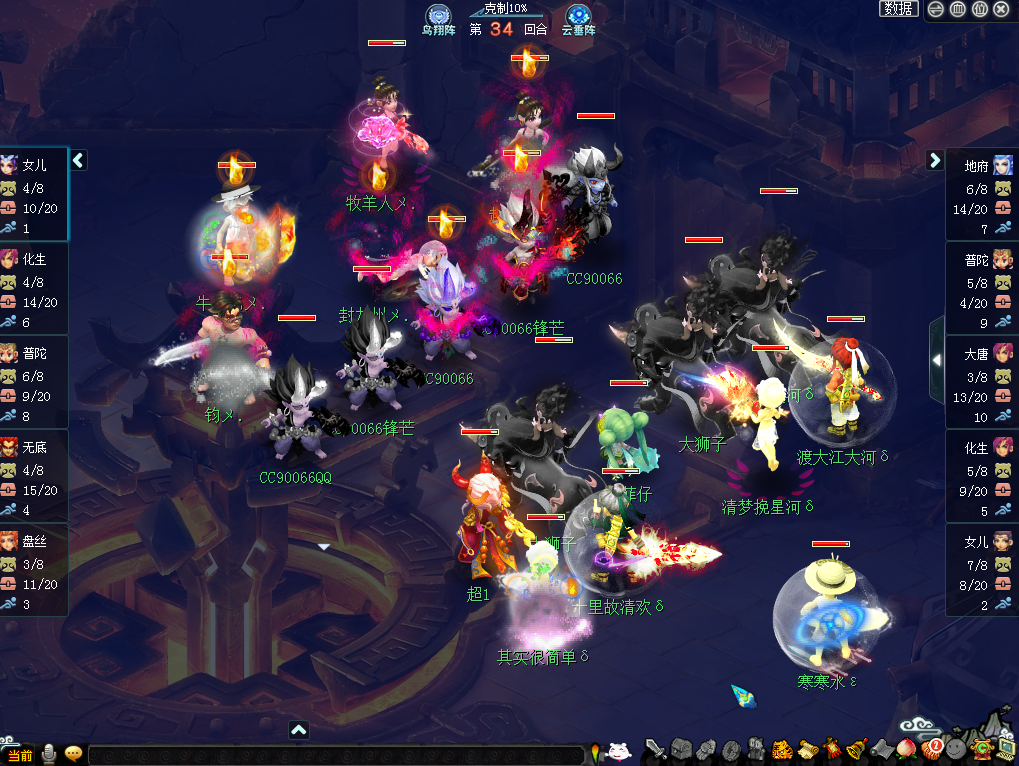Open the 数据 battle data panel

(x=899, y=9)
